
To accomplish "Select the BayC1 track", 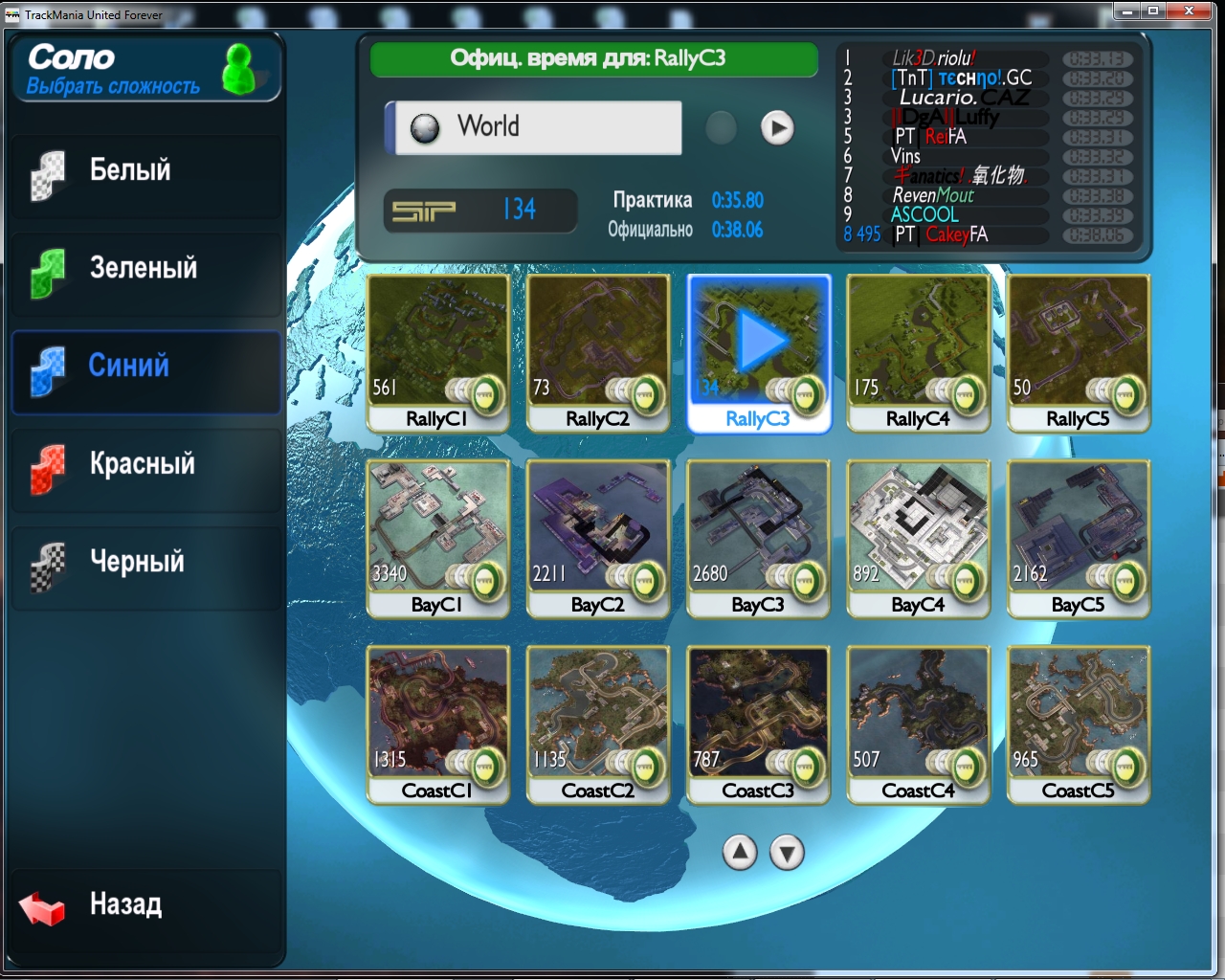I will tap(437, 538).
